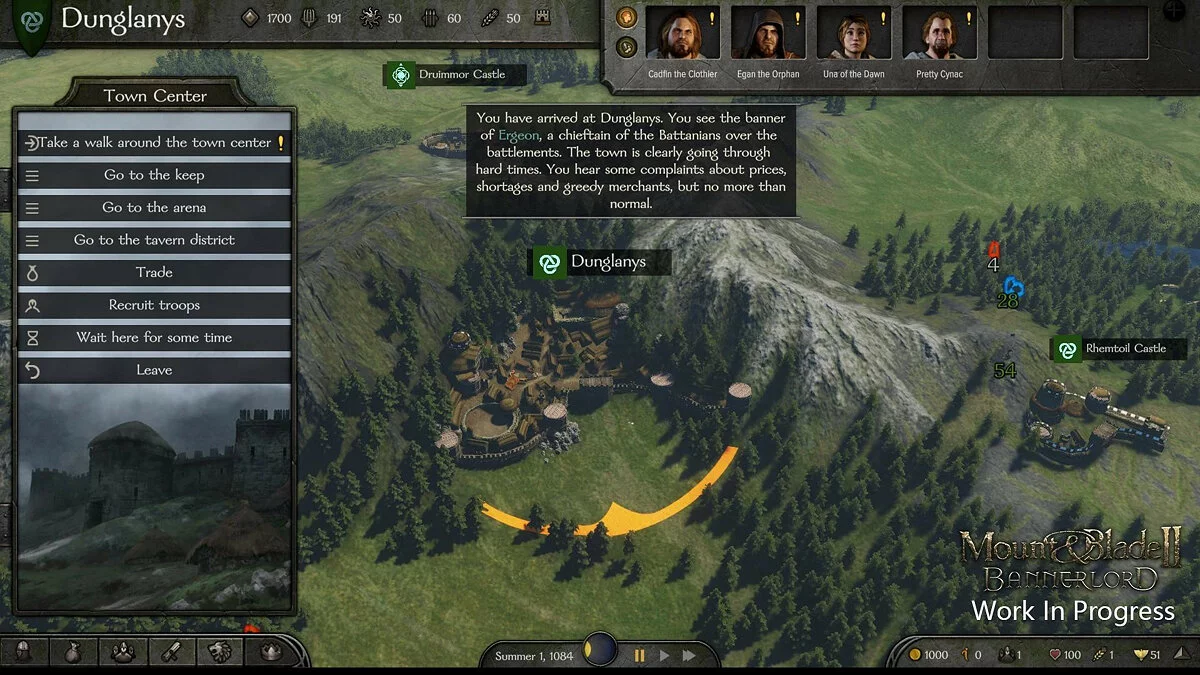Open the clan lion head icon

pos(221,652)
